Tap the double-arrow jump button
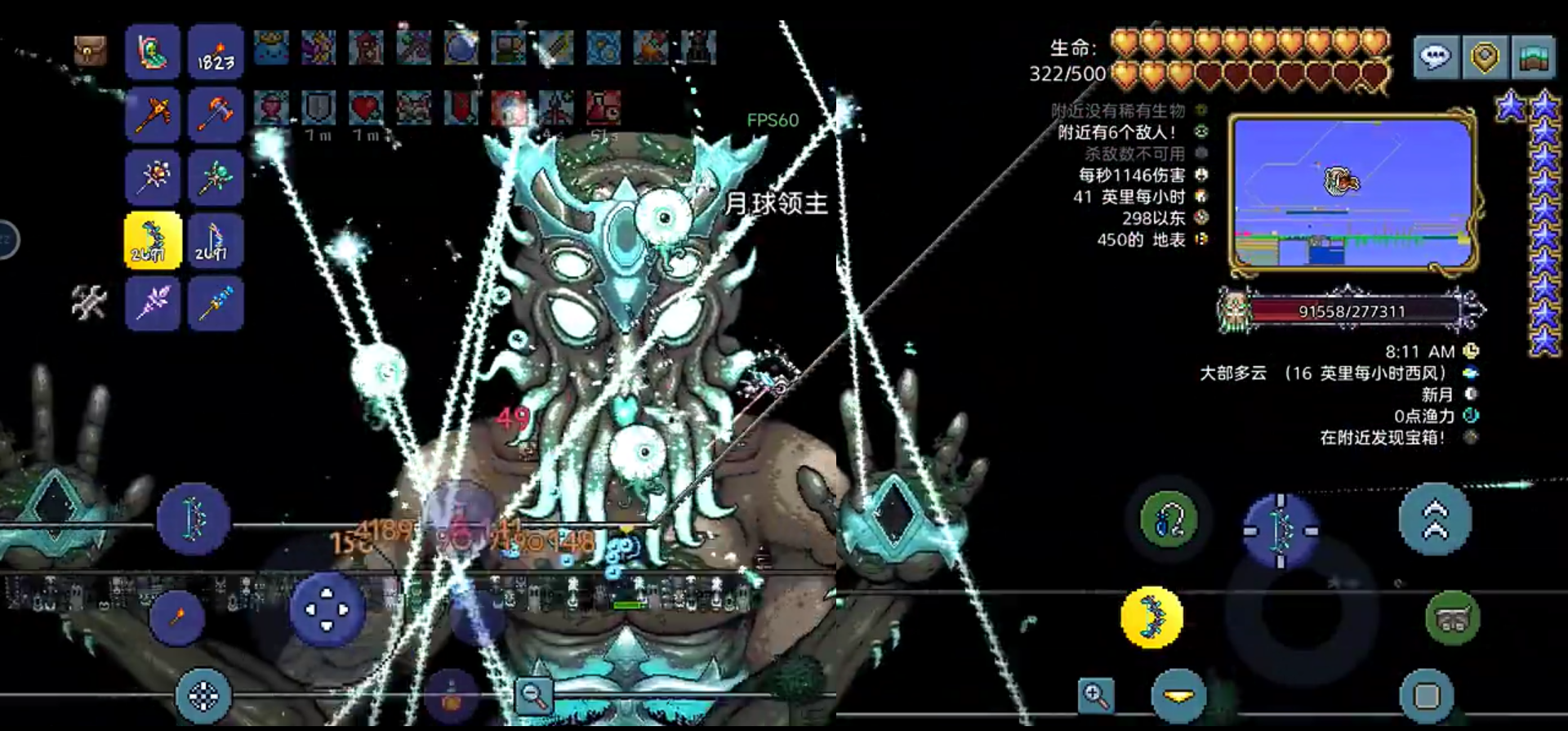 click(1435, 519)
